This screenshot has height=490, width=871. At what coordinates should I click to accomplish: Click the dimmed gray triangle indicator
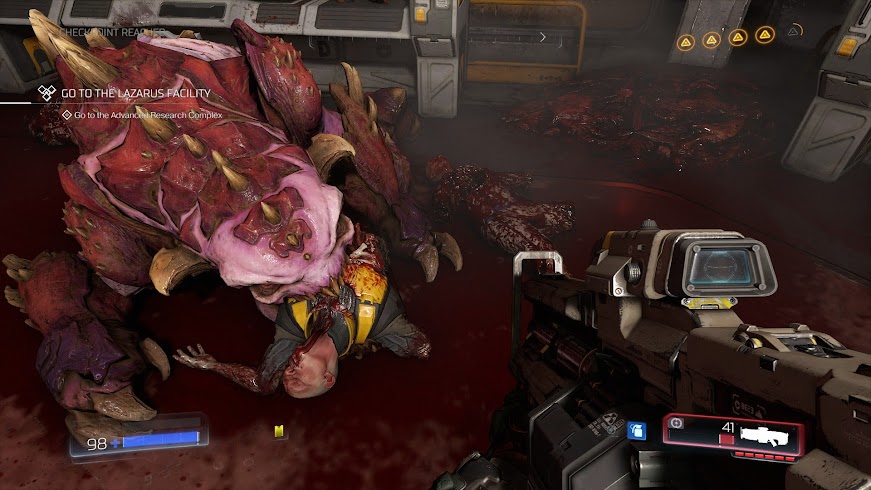(x=792, y=32)
